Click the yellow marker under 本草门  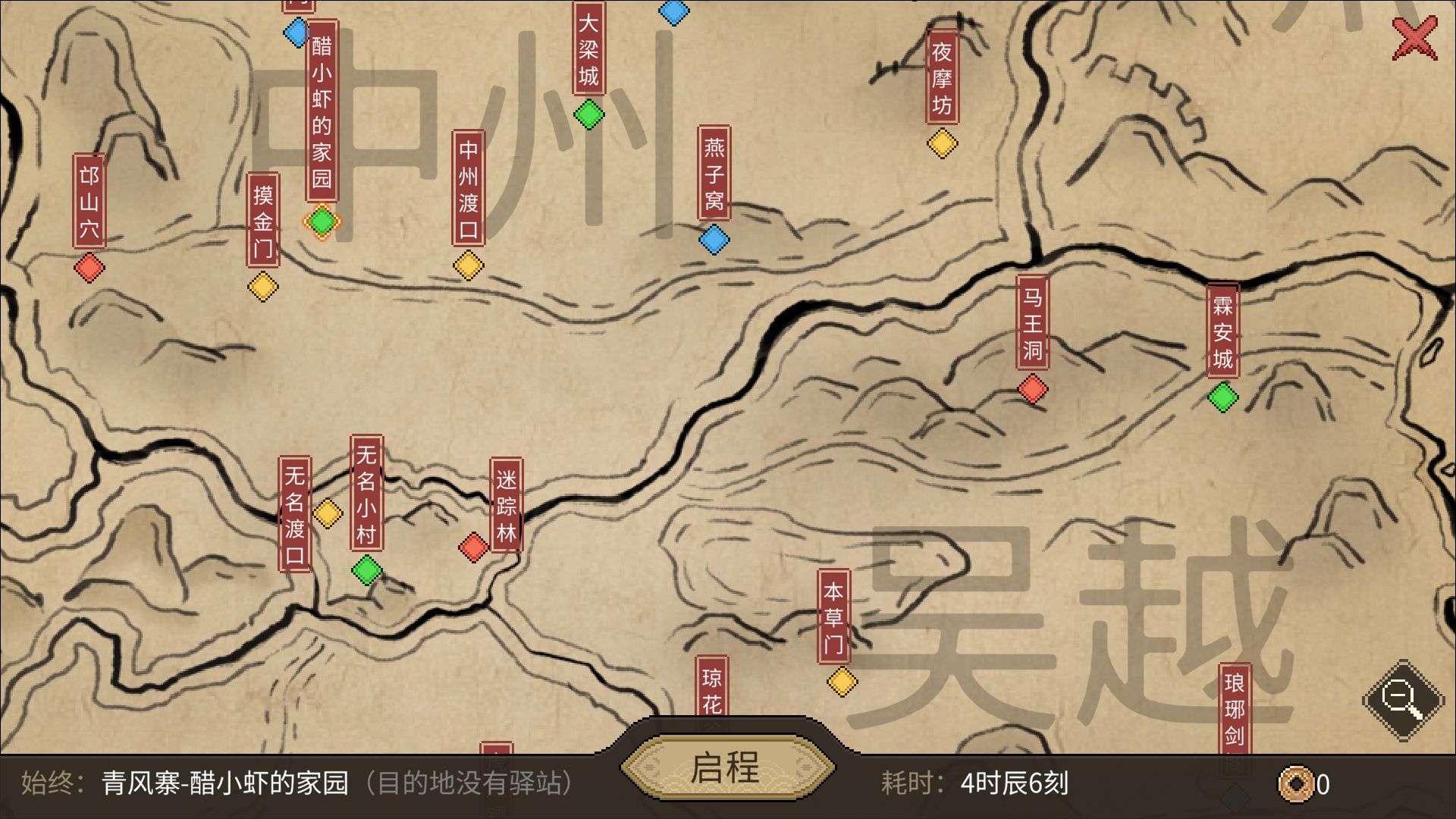click(x=841, y=683)
